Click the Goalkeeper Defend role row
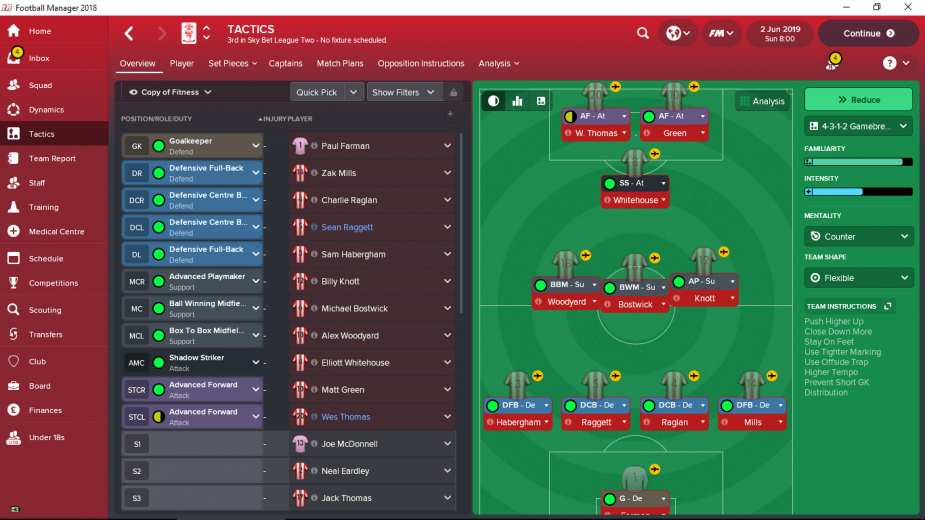This screenshot has width=925, height=520. [x=190, y=146]
